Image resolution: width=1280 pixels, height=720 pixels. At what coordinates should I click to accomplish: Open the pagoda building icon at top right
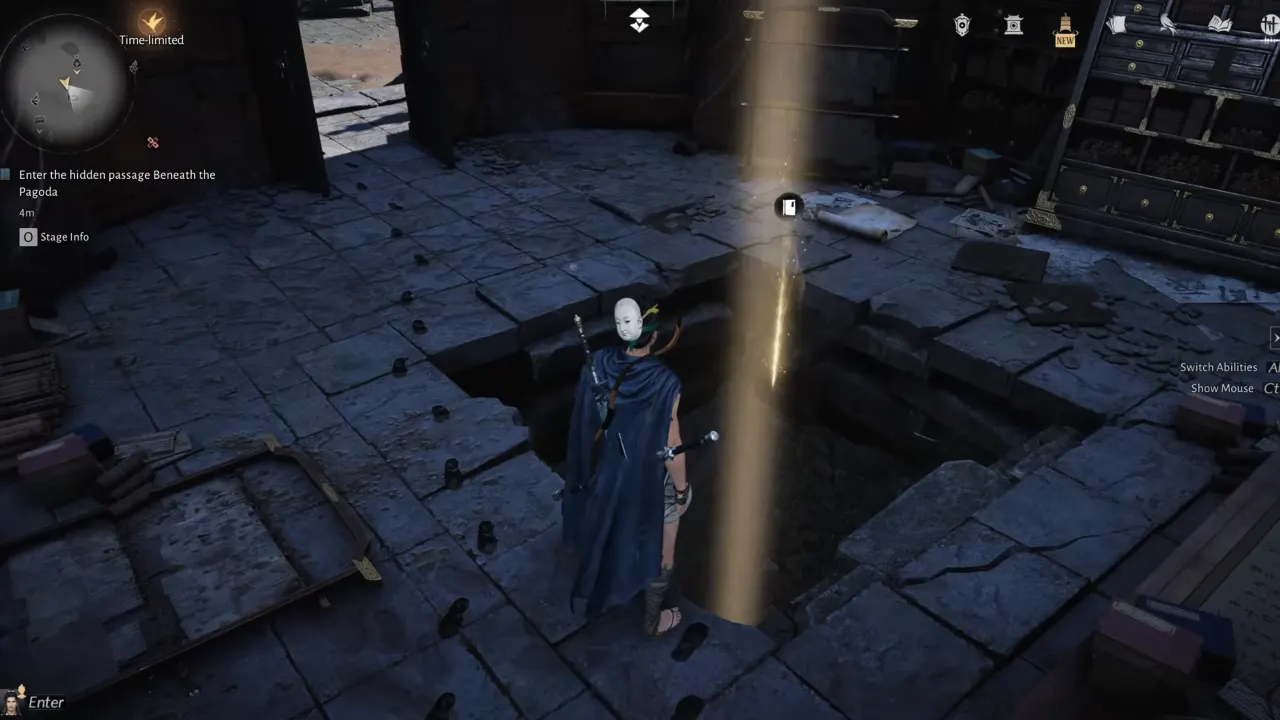[x=1013, y=27]
